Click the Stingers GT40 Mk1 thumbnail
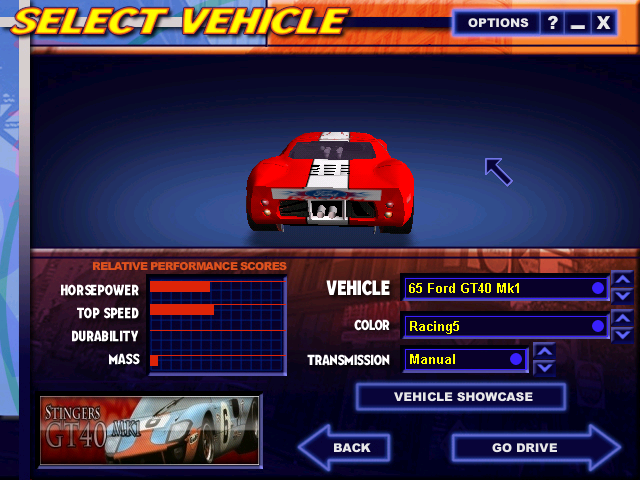 click(150, 430)
